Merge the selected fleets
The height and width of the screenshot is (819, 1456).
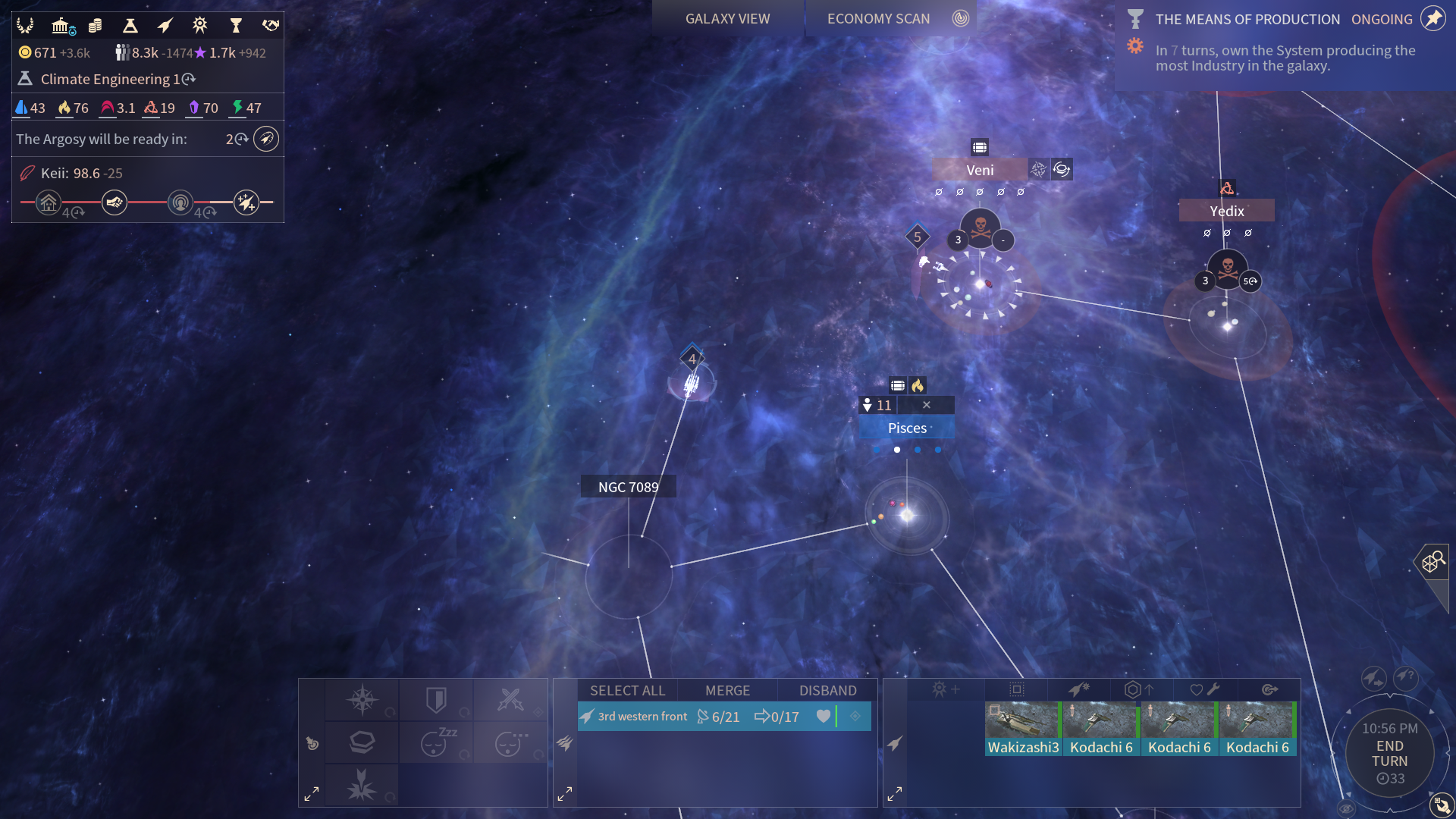point(727,691)
